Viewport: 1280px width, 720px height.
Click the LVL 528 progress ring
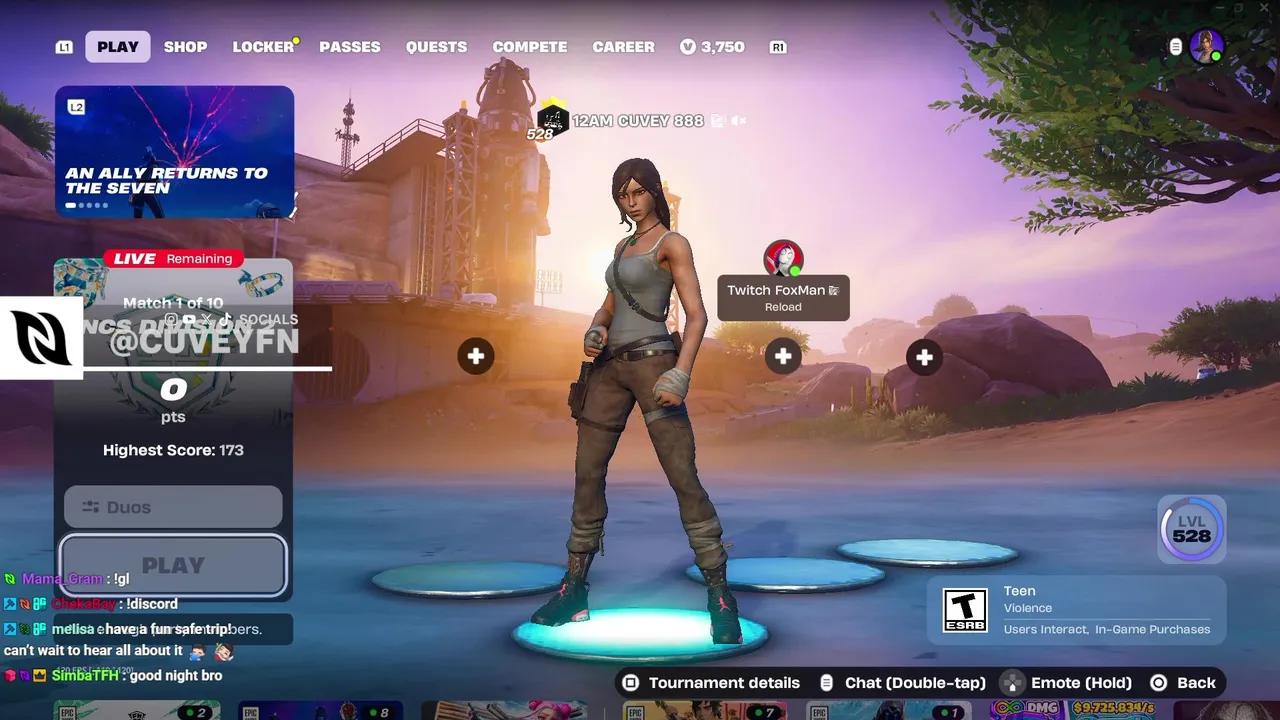coord(1191,528)
